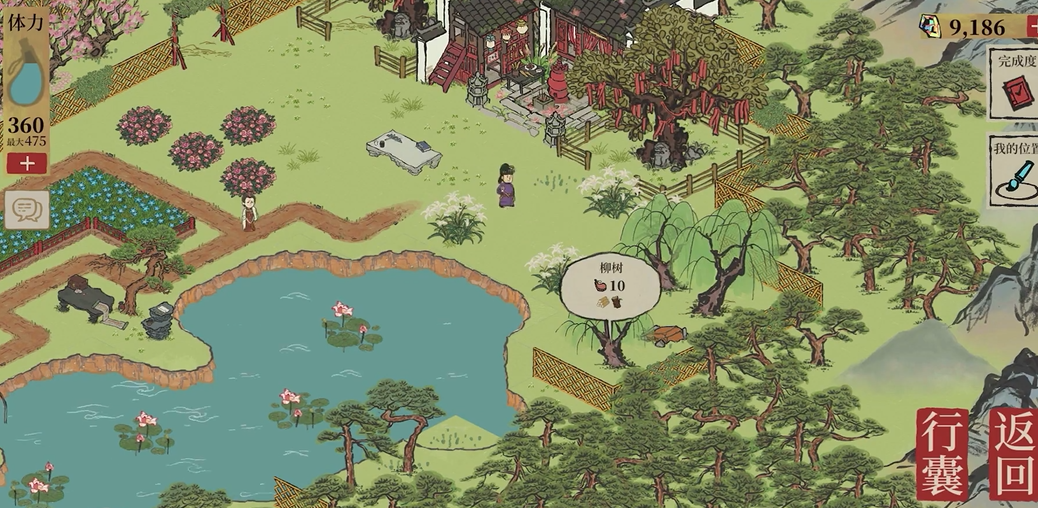The width and height of the screenshot is (1038, 508).
Task: Select the 柳树 willow tree bubble
Action: pyautogui.click(x=610, y=286)
